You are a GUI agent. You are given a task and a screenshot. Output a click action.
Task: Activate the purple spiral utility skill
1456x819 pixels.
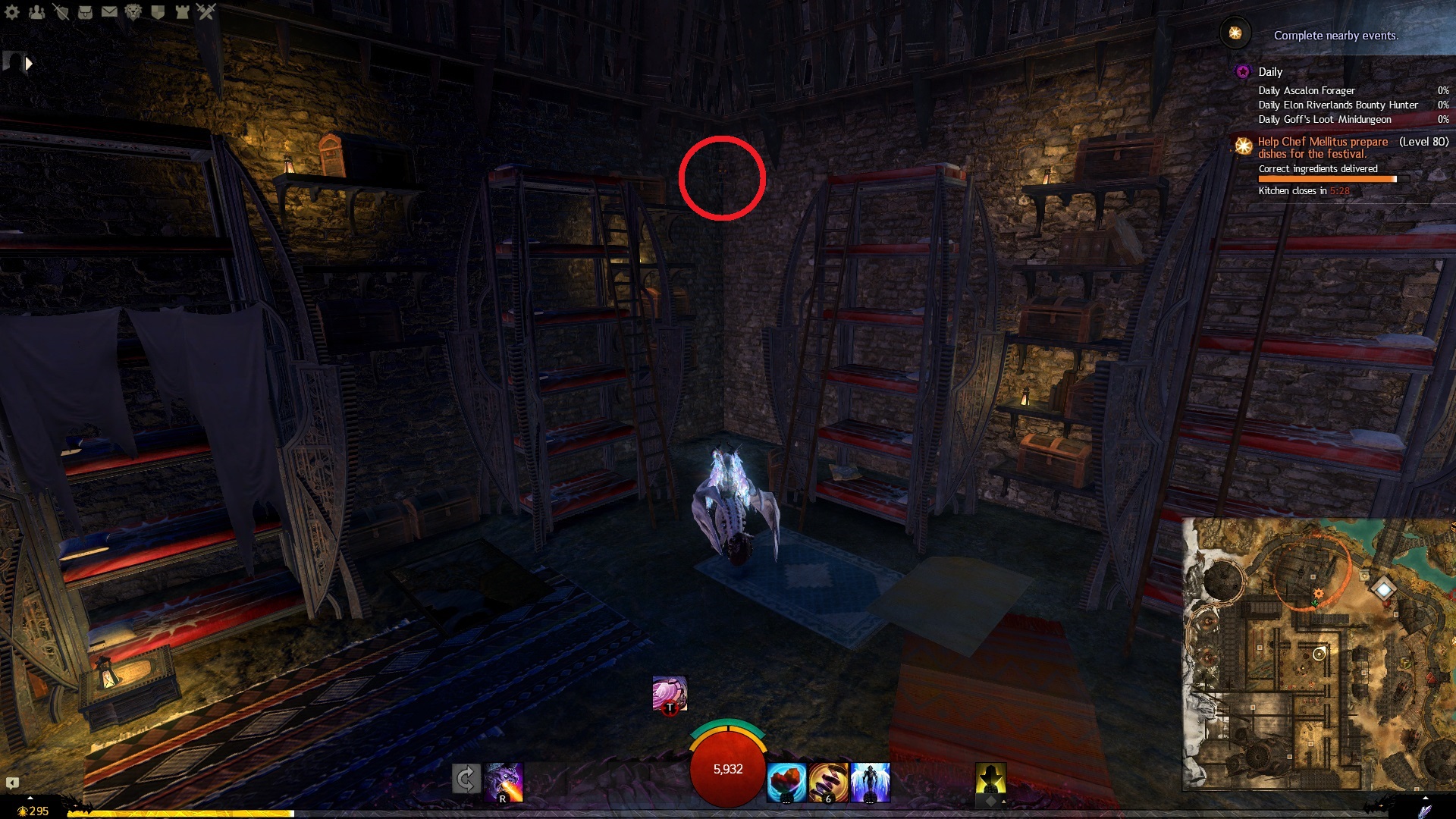828,782
